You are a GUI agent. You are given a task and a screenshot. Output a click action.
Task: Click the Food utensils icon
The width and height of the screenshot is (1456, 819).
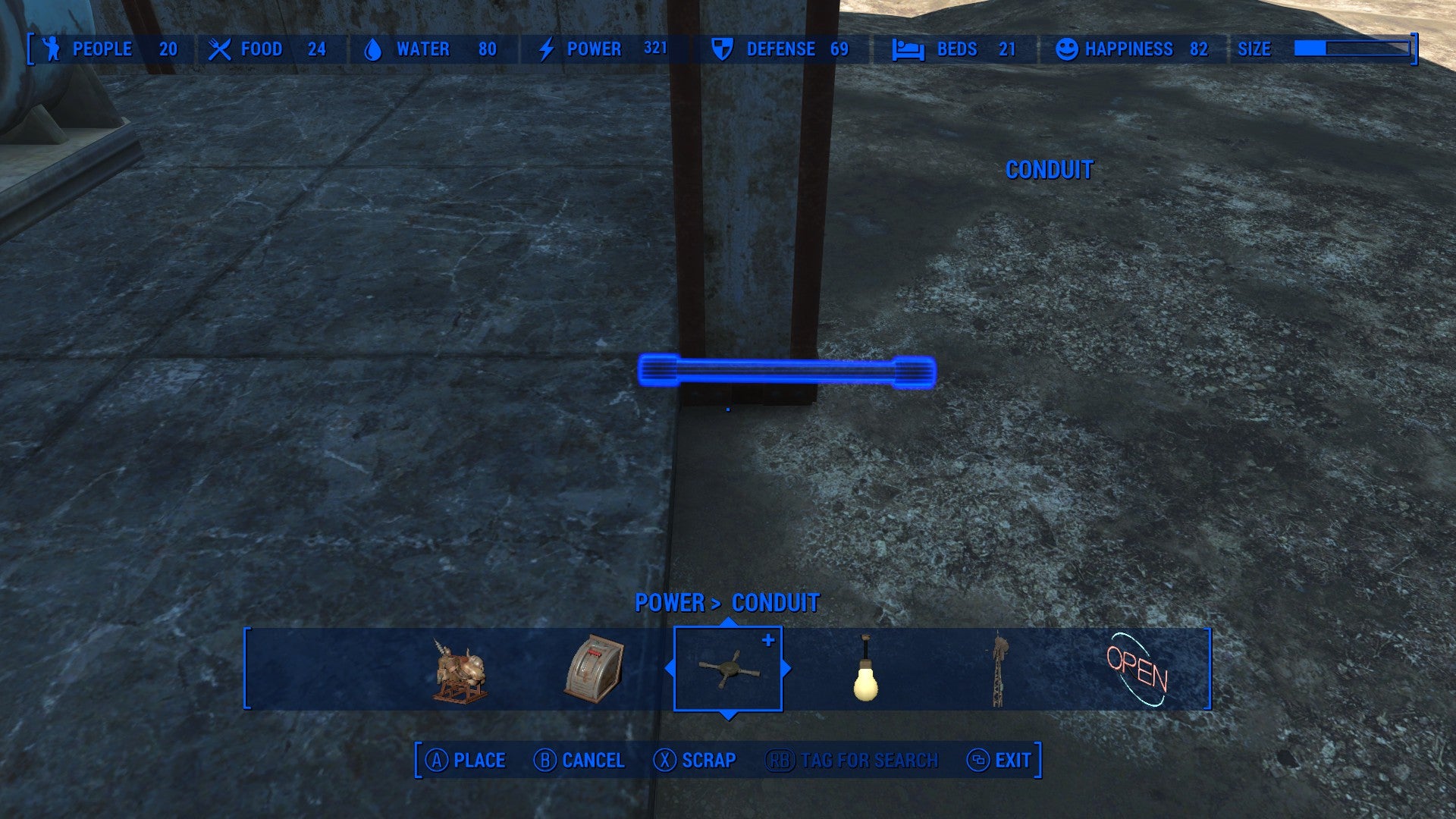219,49
